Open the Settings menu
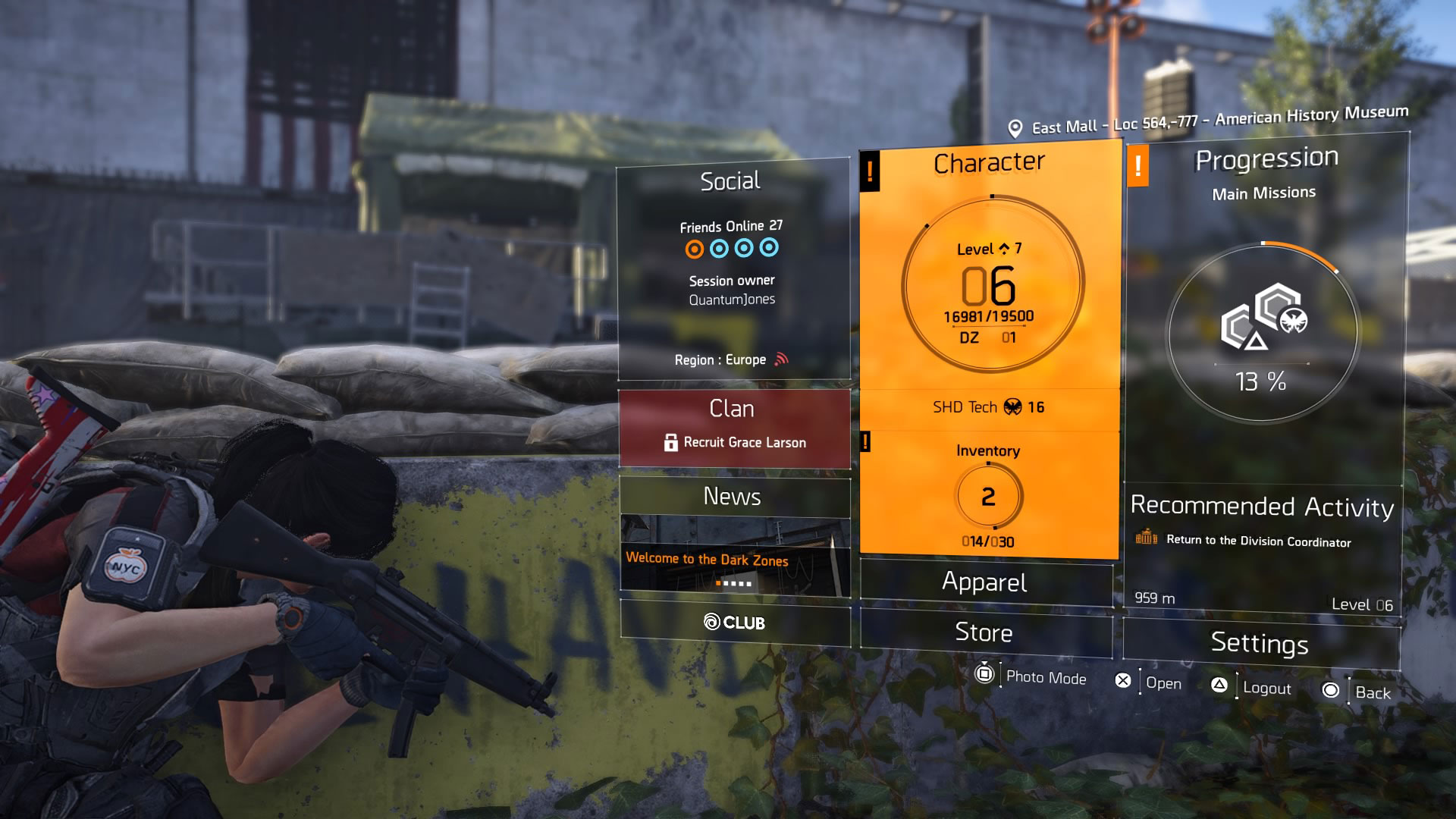Image resolution: width=1456 pixels, height=819 pixels. click(1260, 643)
